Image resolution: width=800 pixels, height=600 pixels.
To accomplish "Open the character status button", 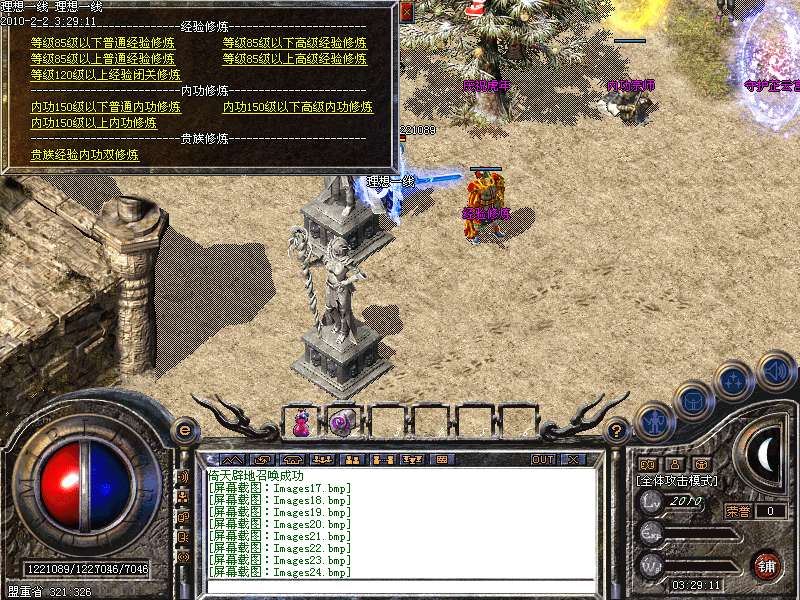I will [655, 422].
